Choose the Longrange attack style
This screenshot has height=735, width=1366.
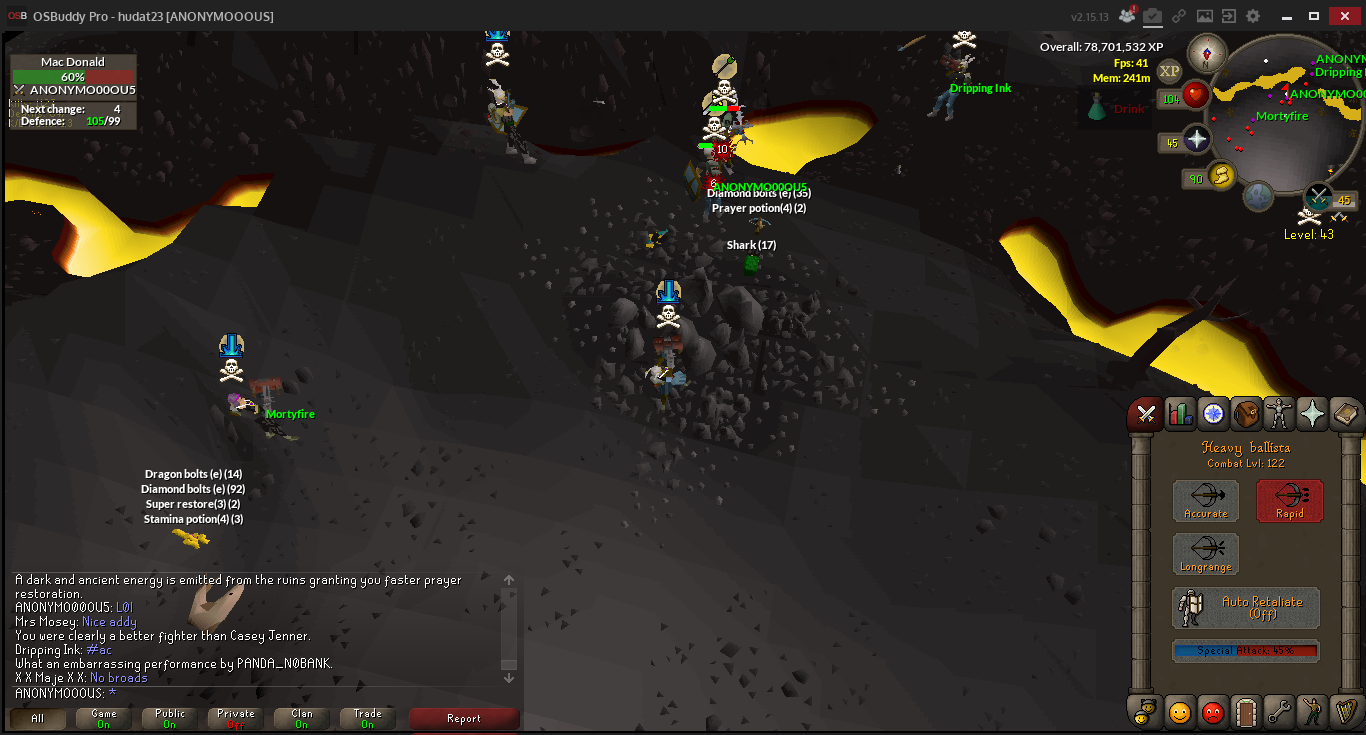point(1205,554)
